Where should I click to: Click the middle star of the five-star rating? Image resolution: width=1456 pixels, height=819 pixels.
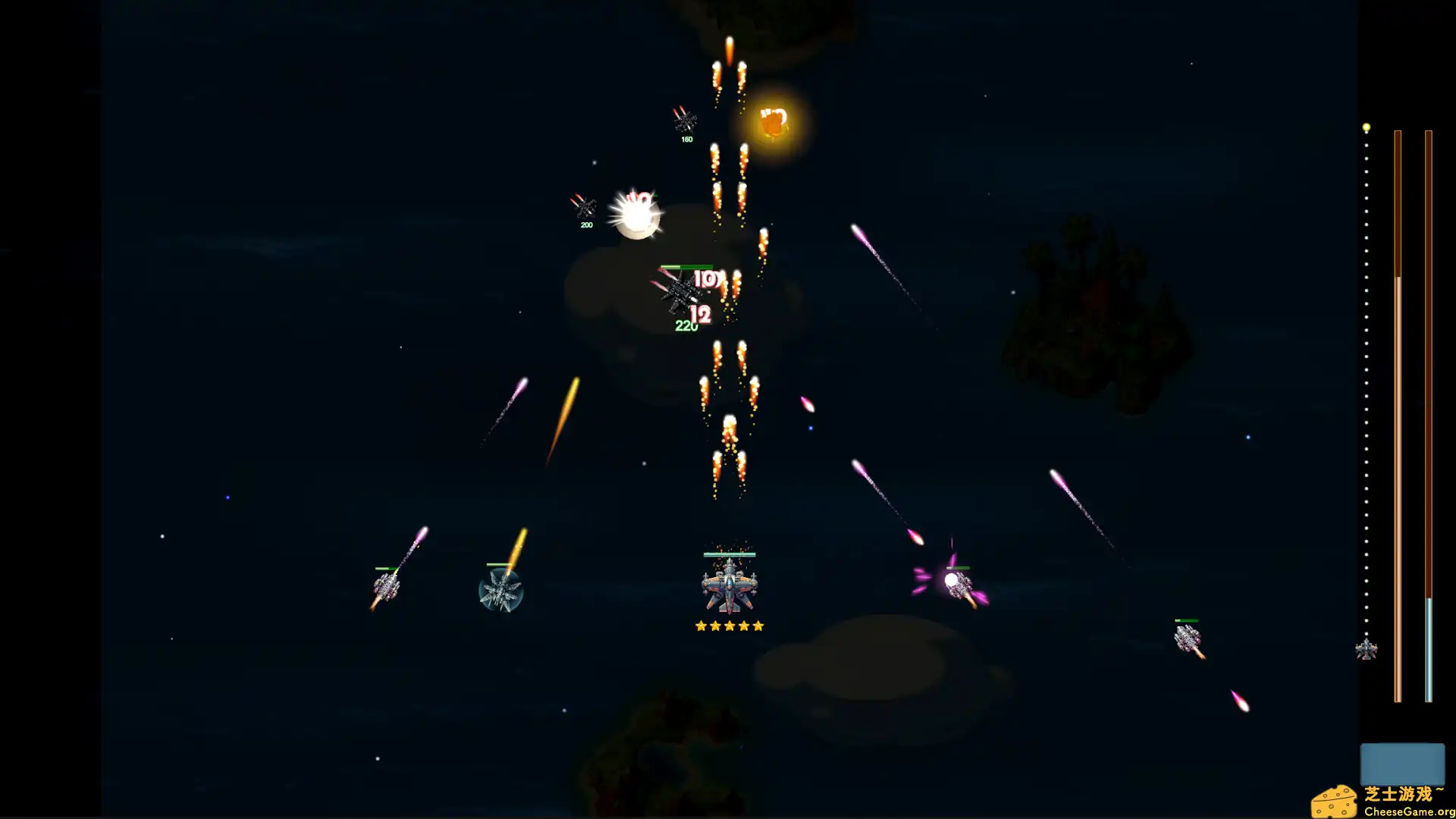pos(729,626)
